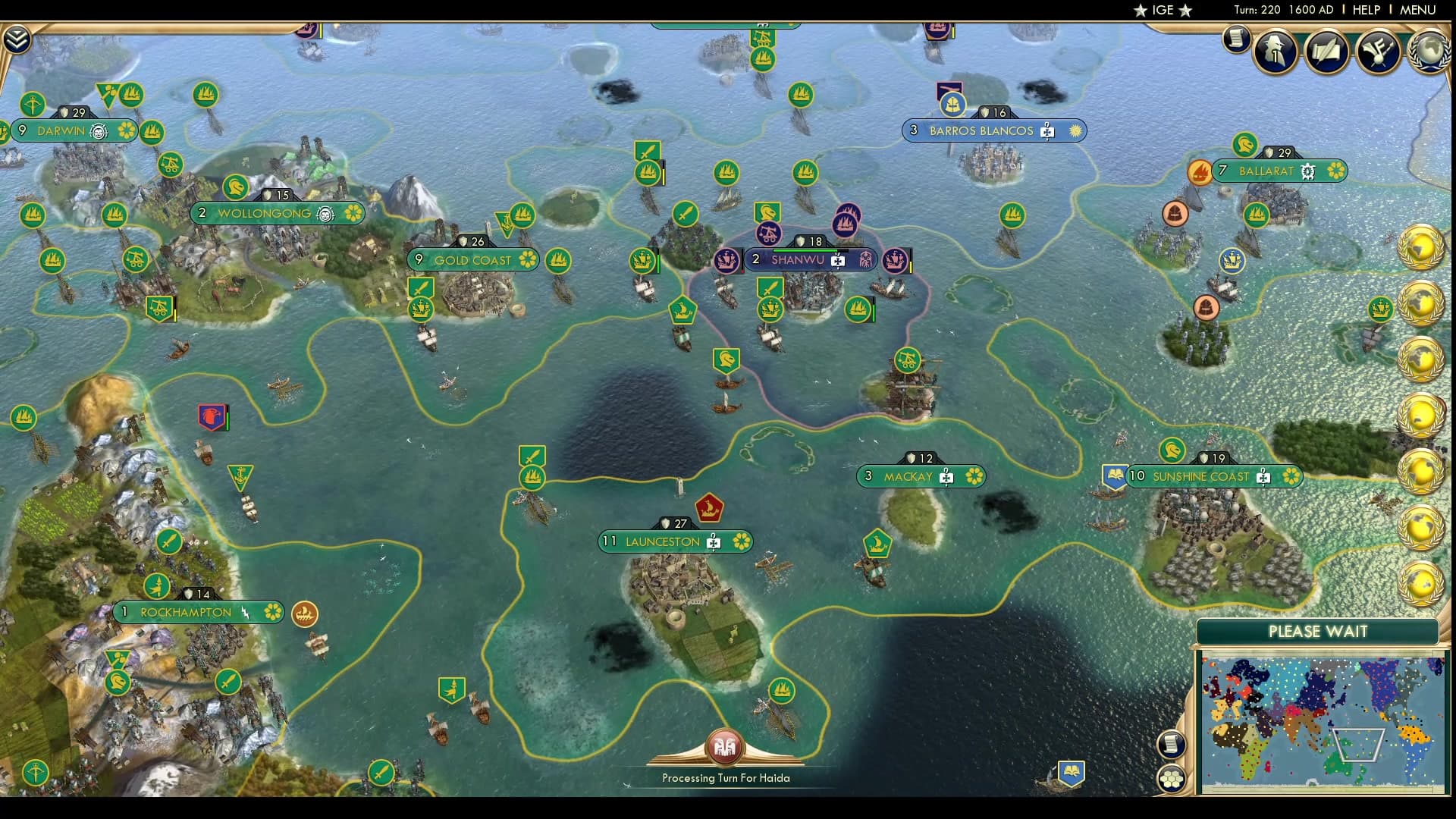Open the MENU

click(1418, 10)
